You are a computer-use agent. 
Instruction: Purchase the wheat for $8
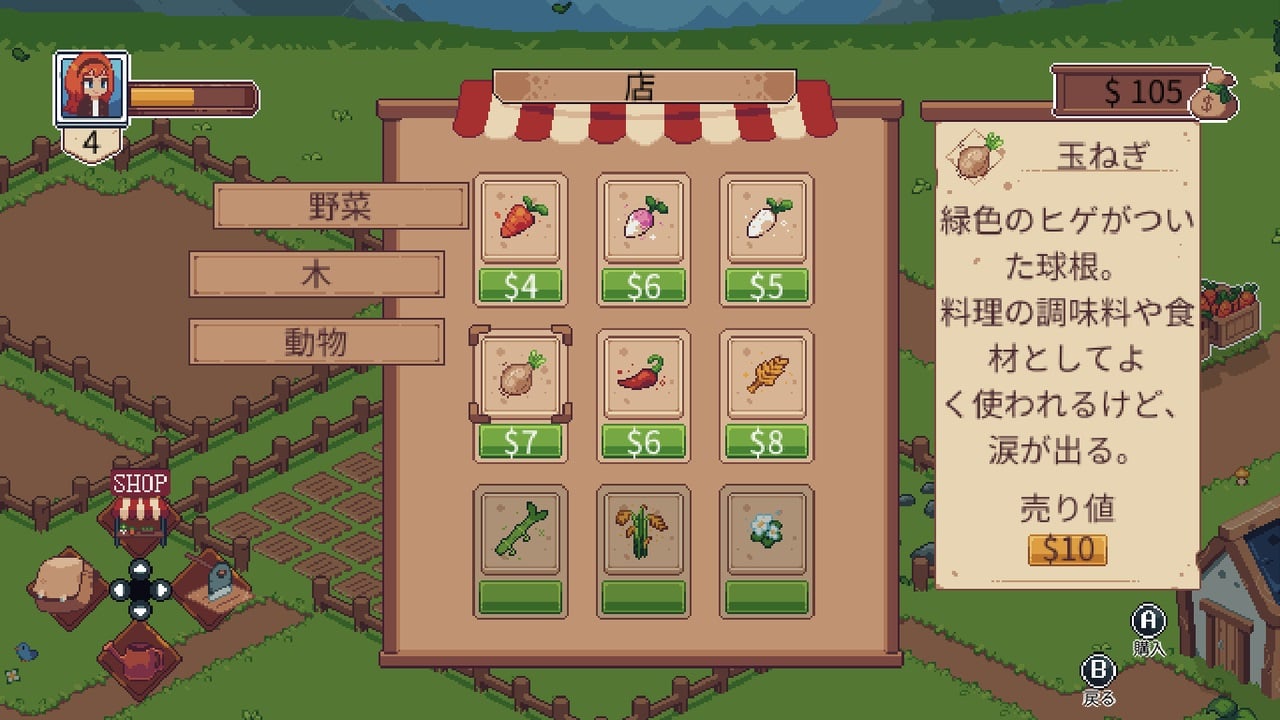tap(767, 442)
